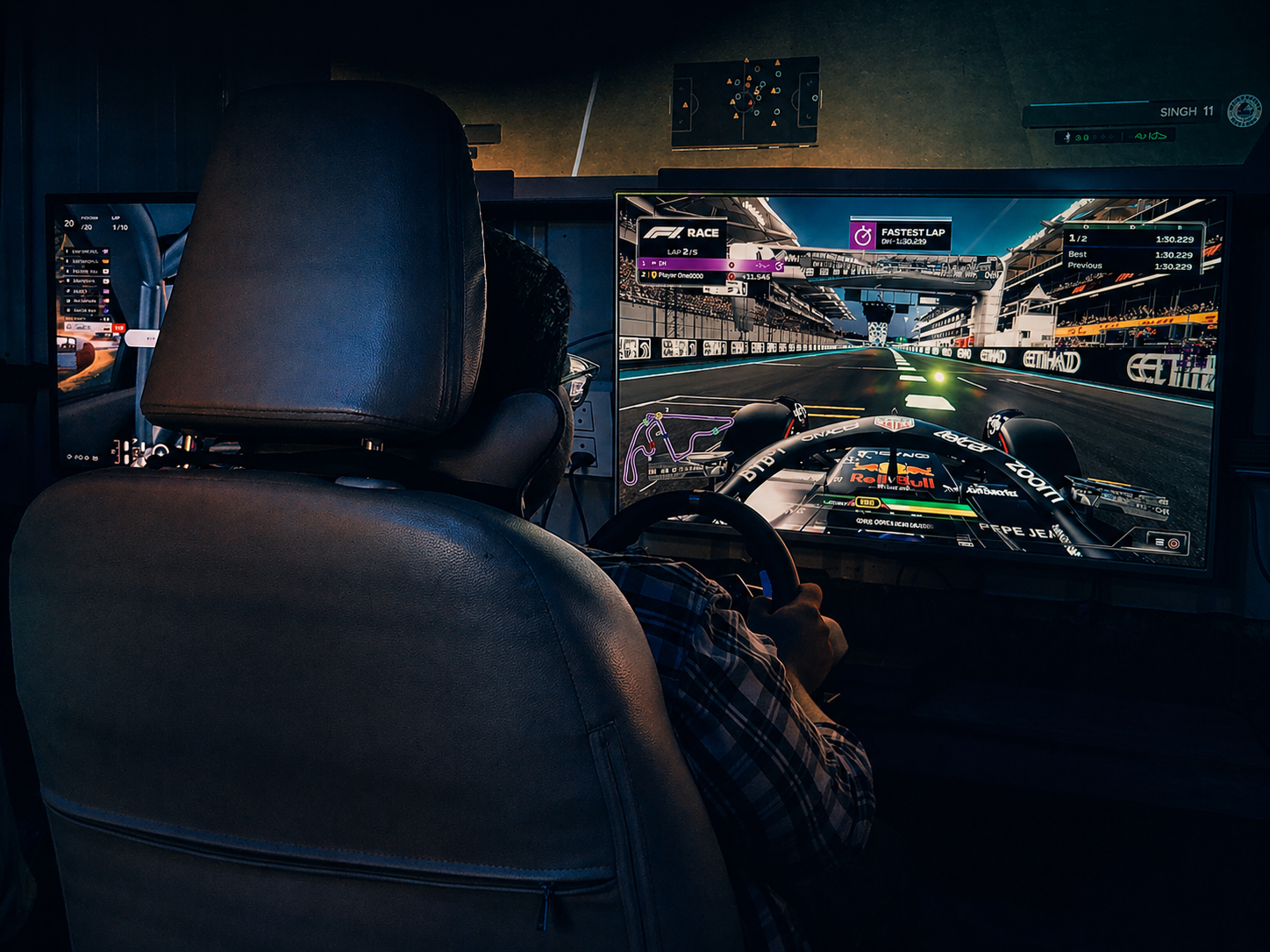Click the football pitch radar overlay
The image size is (1270, 952).
click(x=746, y=101)
